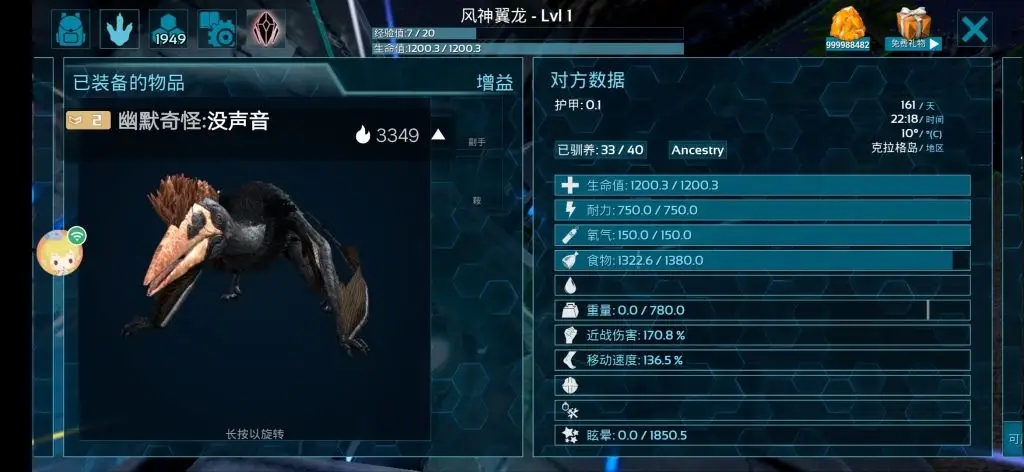The width and height of the screenshot is (1024, 472).
Task: Claim the free gift box
Action: (913, 28)
